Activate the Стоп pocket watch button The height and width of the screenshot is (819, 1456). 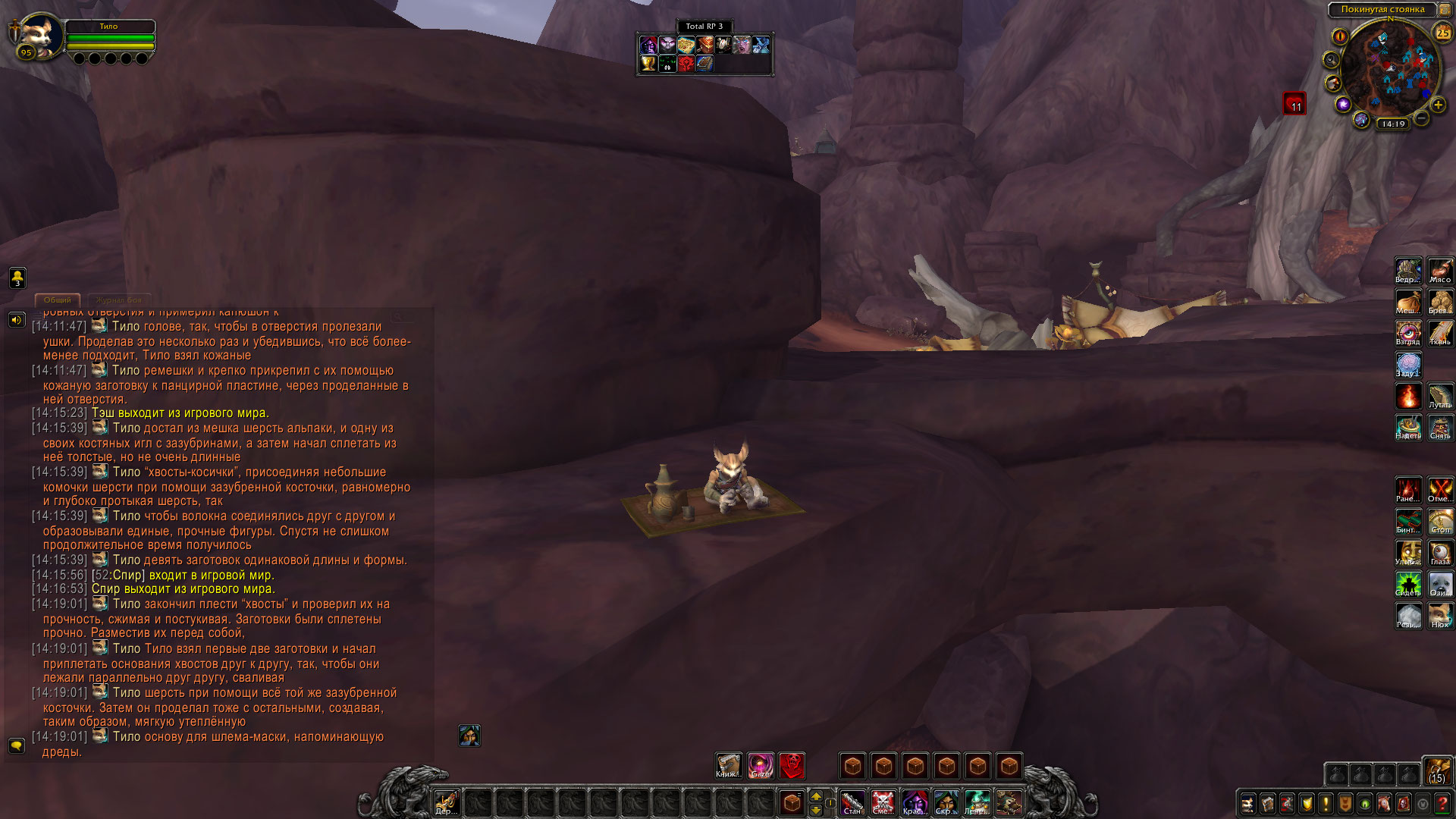point(1440,521)
